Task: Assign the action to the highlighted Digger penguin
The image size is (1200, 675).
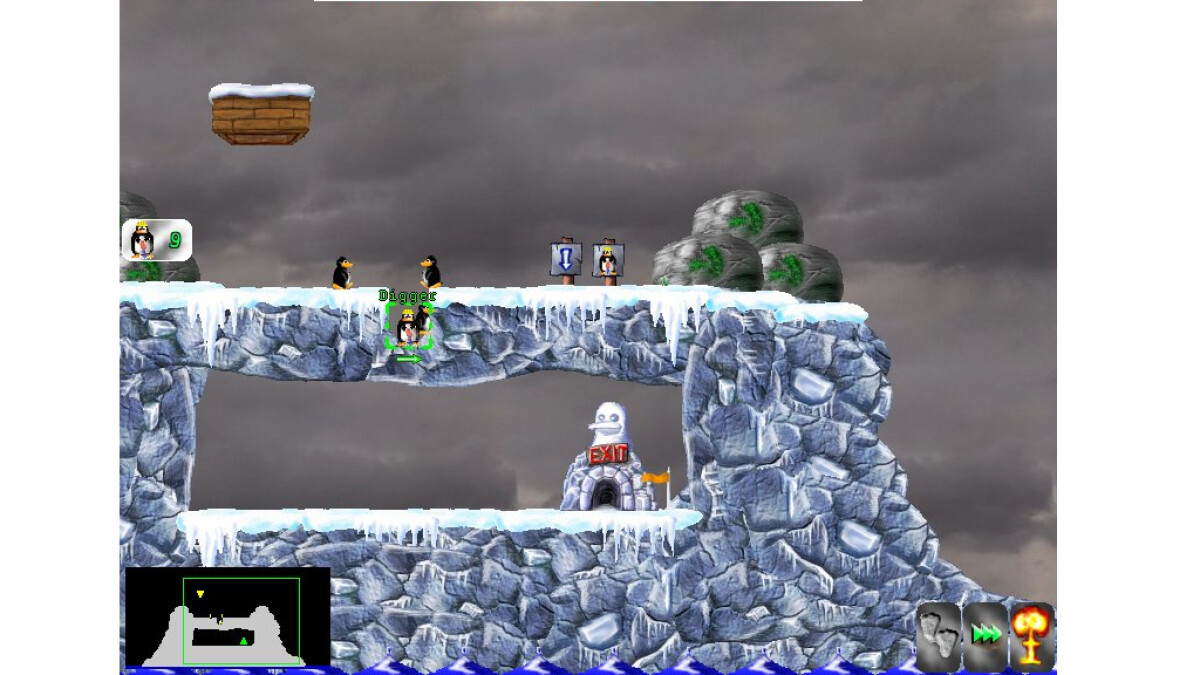Action: click(x=408, y=328)
